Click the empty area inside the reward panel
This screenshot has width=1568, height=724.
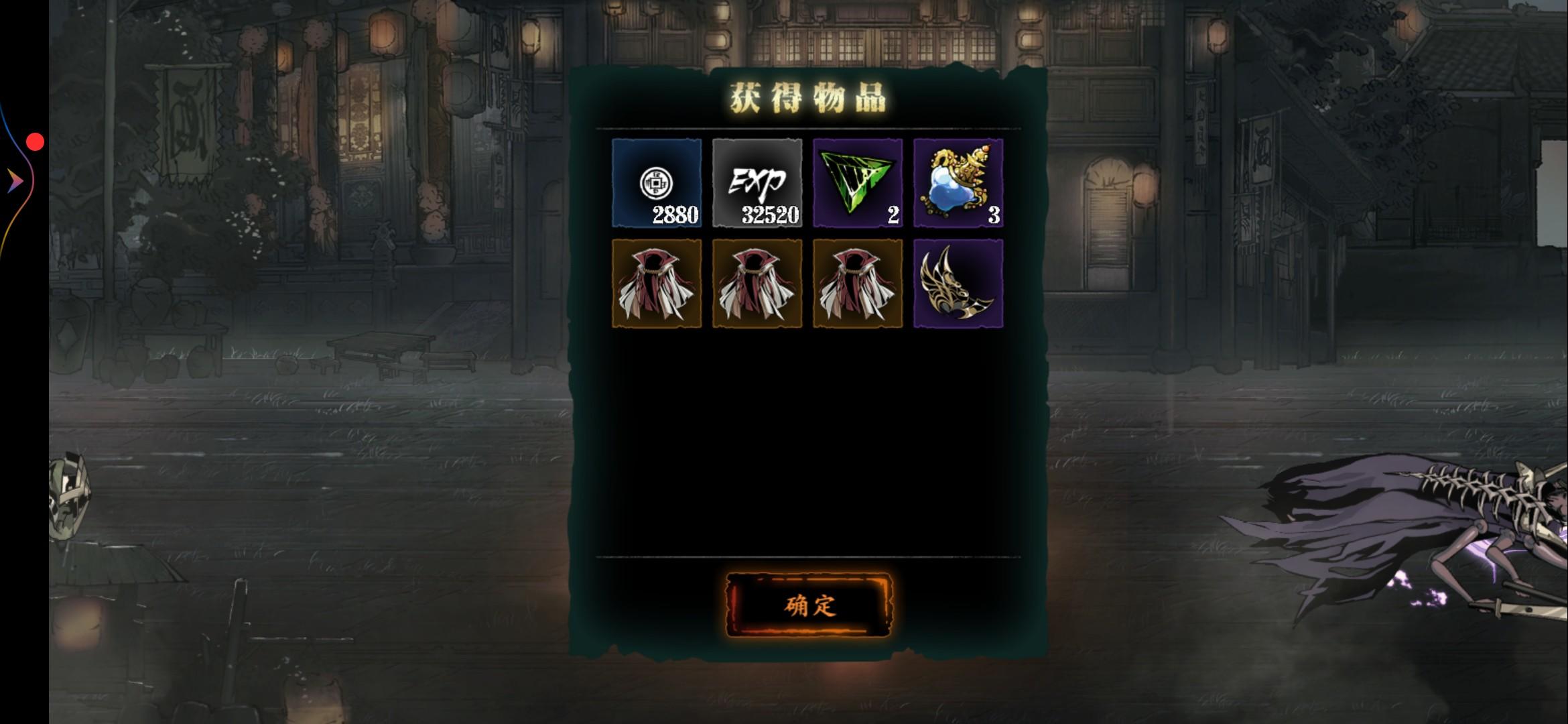[804, 436]
